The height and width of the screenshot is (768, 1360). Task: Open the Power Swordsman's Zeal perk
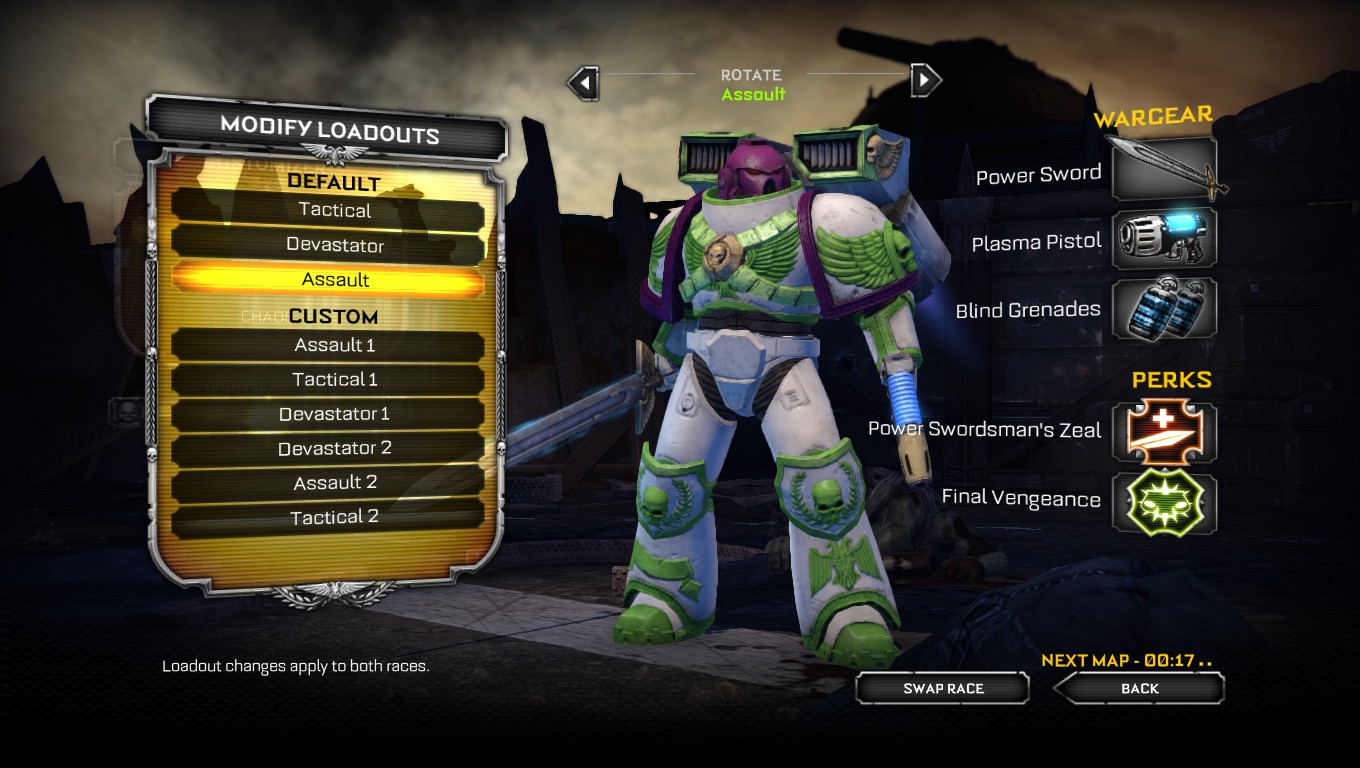click(1165, 433)
